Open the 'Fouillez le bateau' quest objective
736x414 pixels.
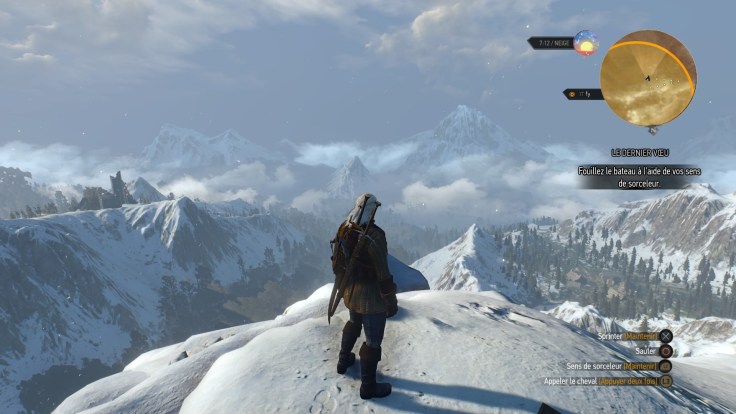click(x=638, y=177)
